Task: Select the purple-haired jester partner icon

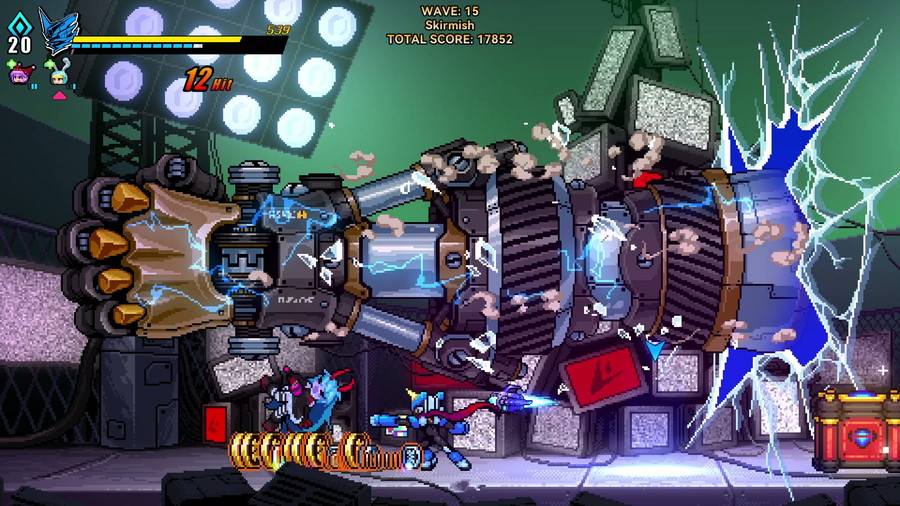Action: click(19, 74)
